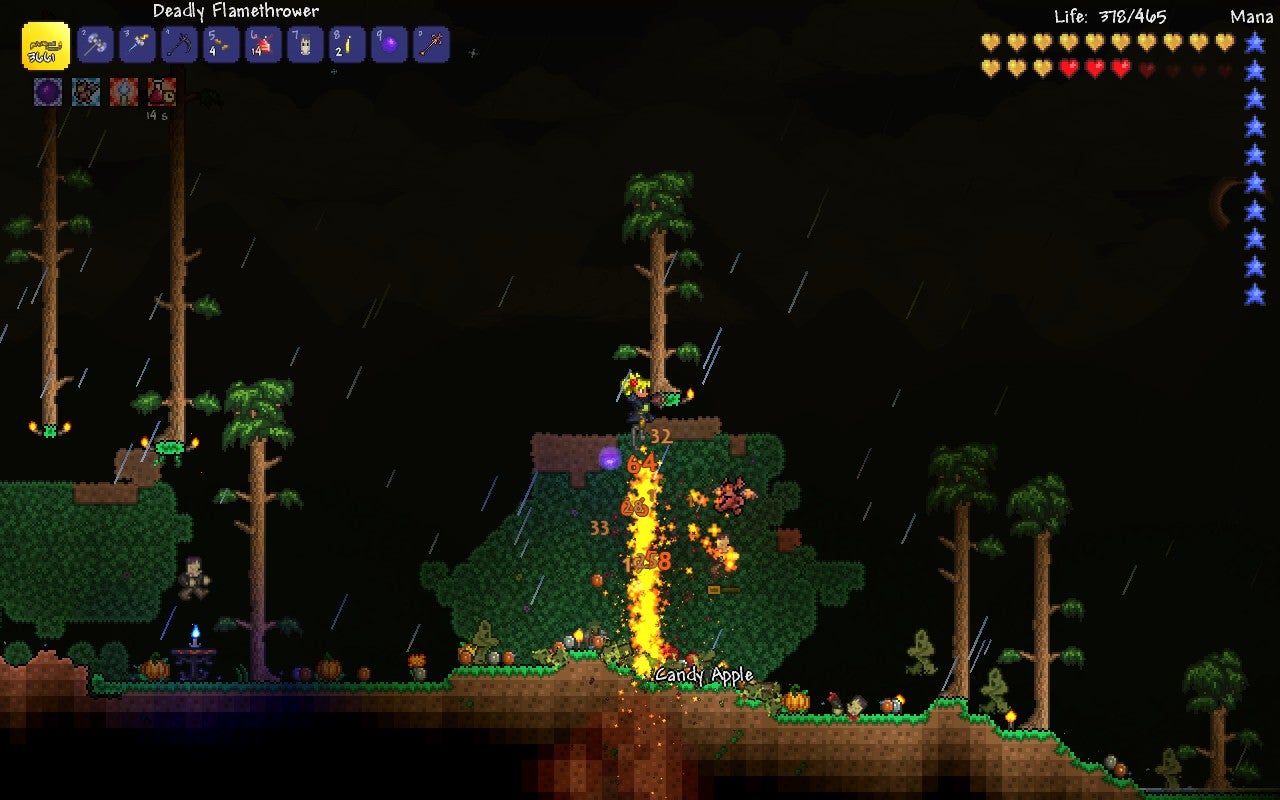Click the topmost blue mana star

click(x=1253, y=41)
